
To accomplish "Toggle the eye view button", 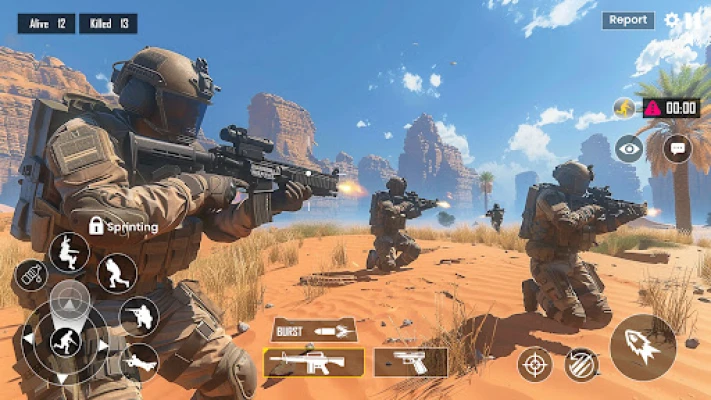I will (629, 149).
